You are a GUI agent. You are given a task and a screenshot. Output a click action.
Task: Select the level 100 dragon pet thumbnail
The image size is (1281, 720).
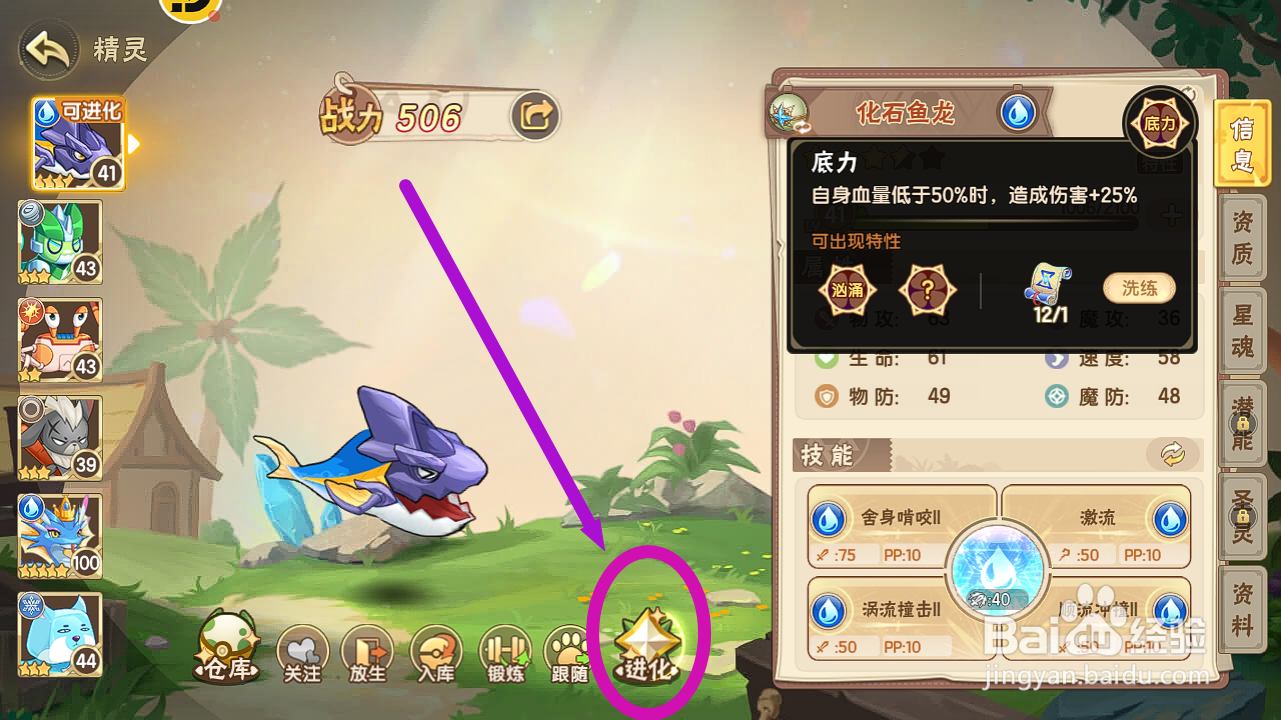[x=58, y=533]
